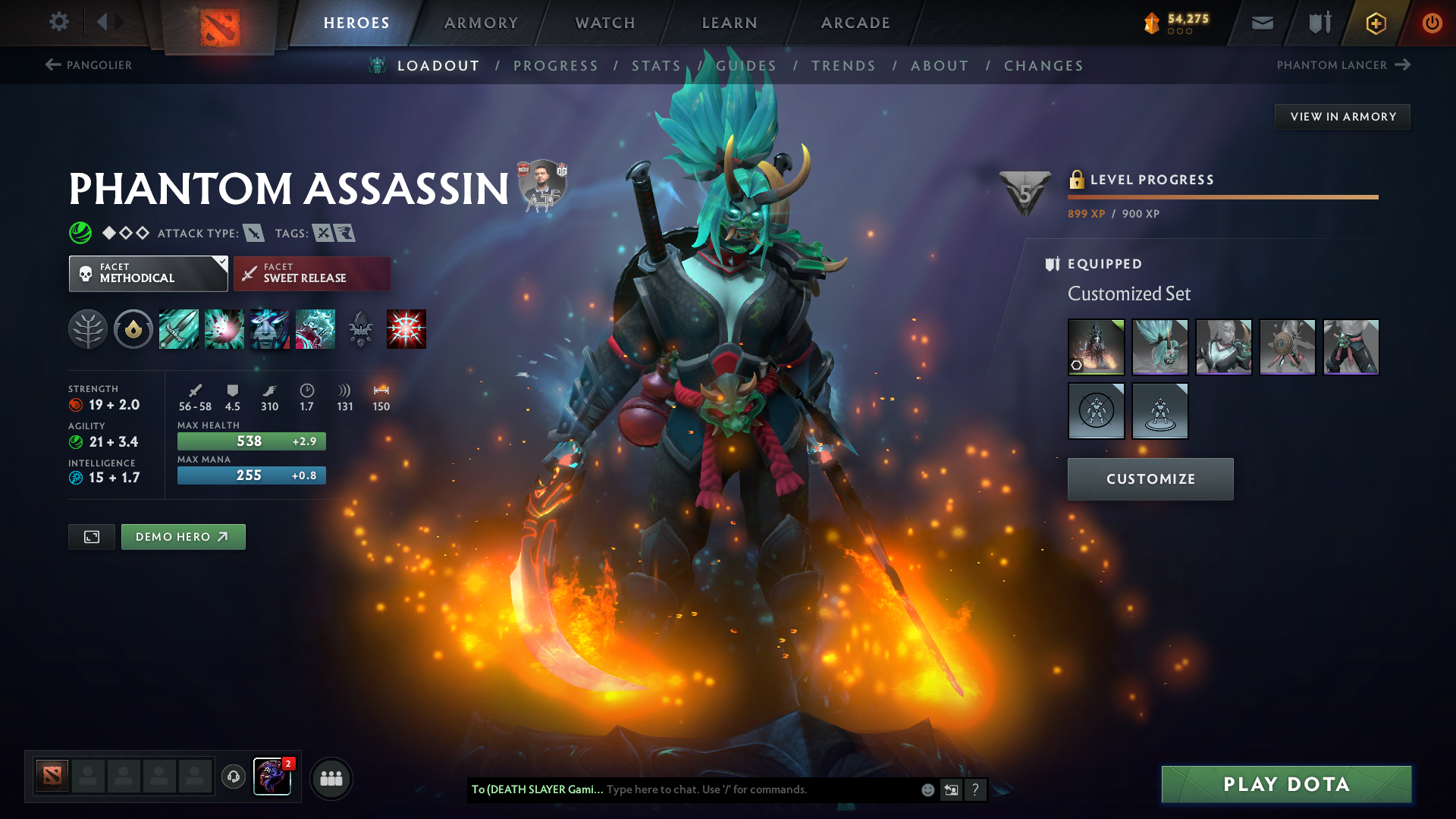Toggle the friends list icon

[331, 777]
